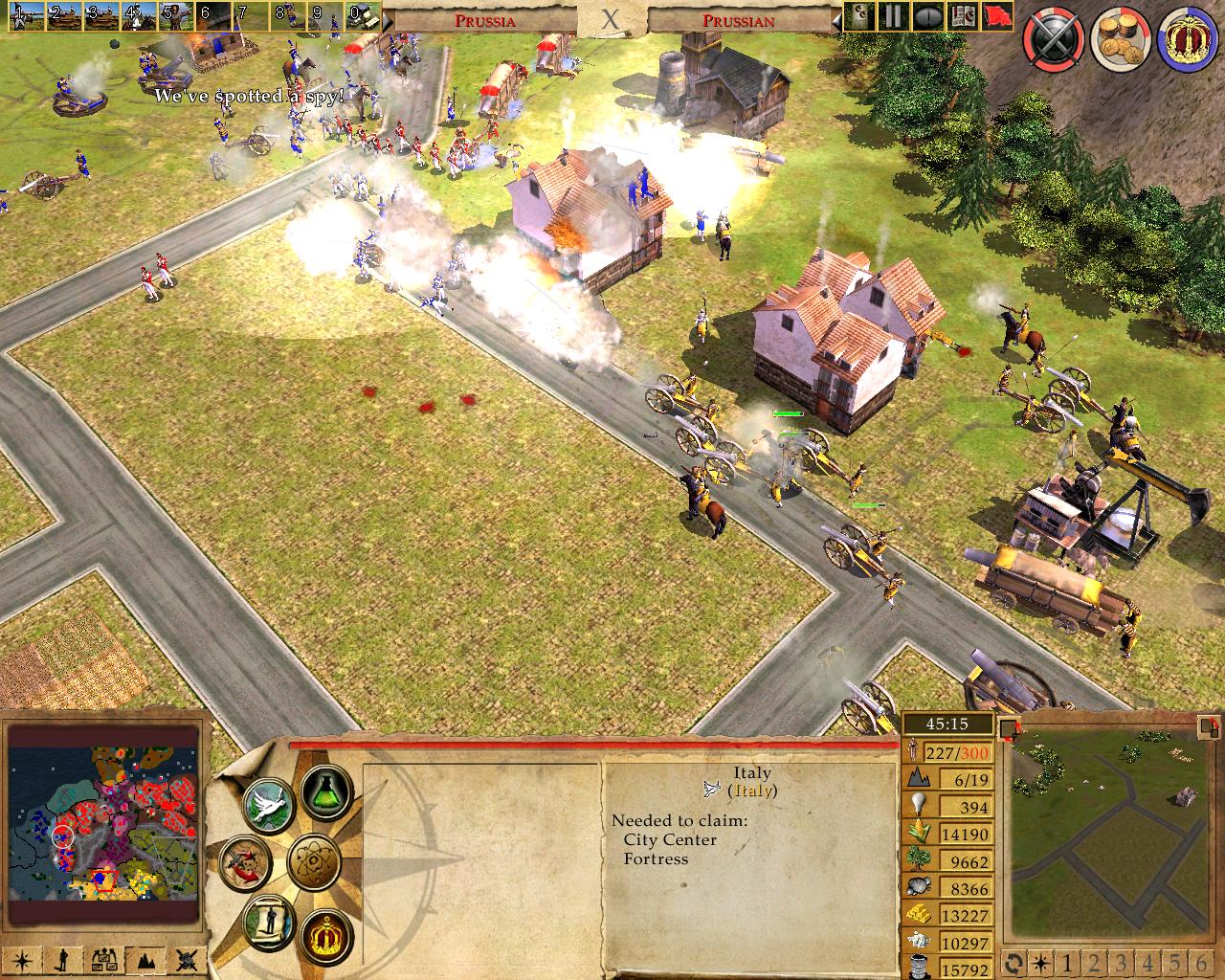Pause the game with the pause button
Image resolution: width=1225 pixels, height=980 pixels.
tap(892, 16)
